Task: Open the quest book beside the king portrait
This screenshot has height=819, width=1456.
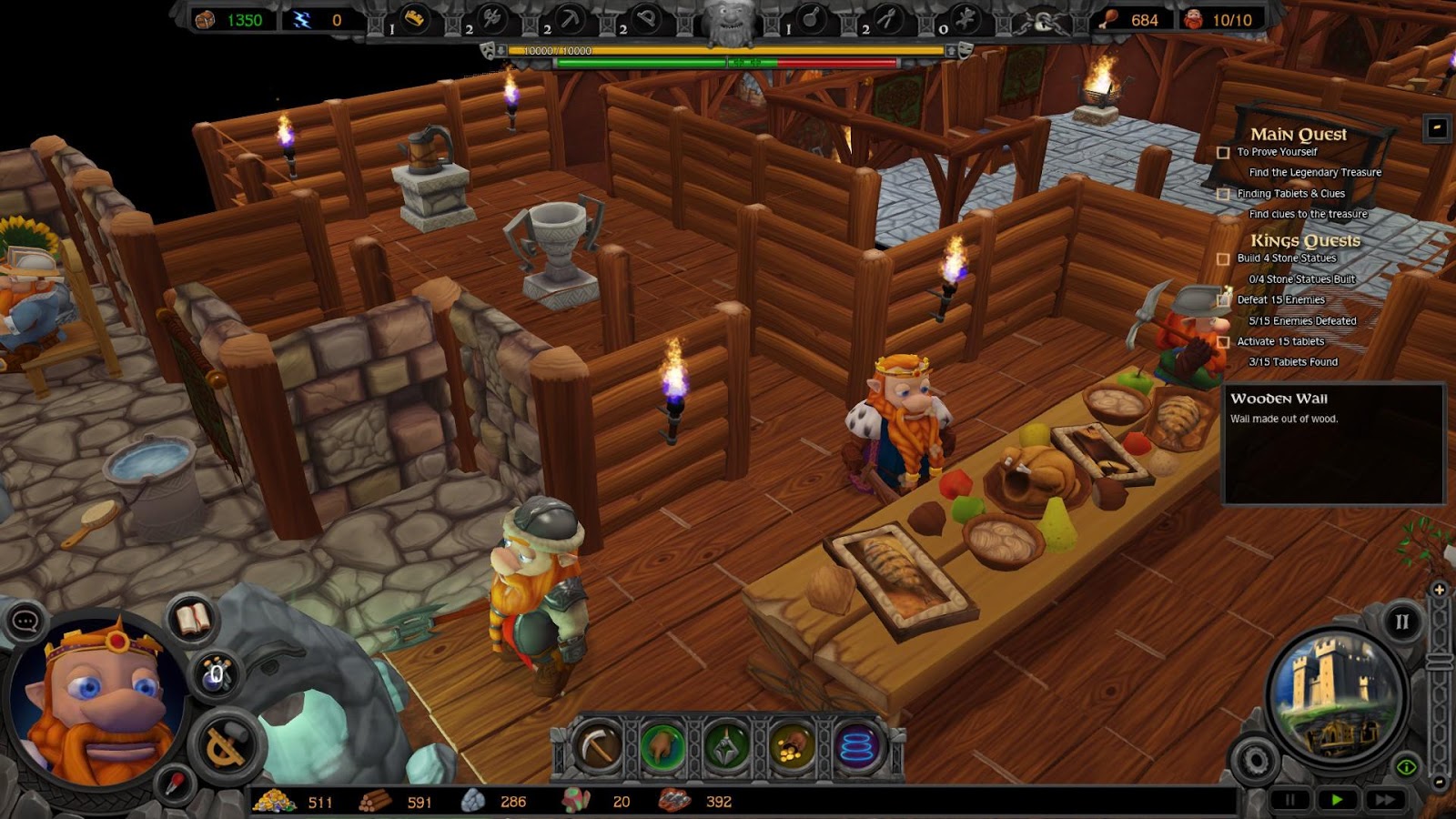Action: pyautogui.click(x=190, y=619)
